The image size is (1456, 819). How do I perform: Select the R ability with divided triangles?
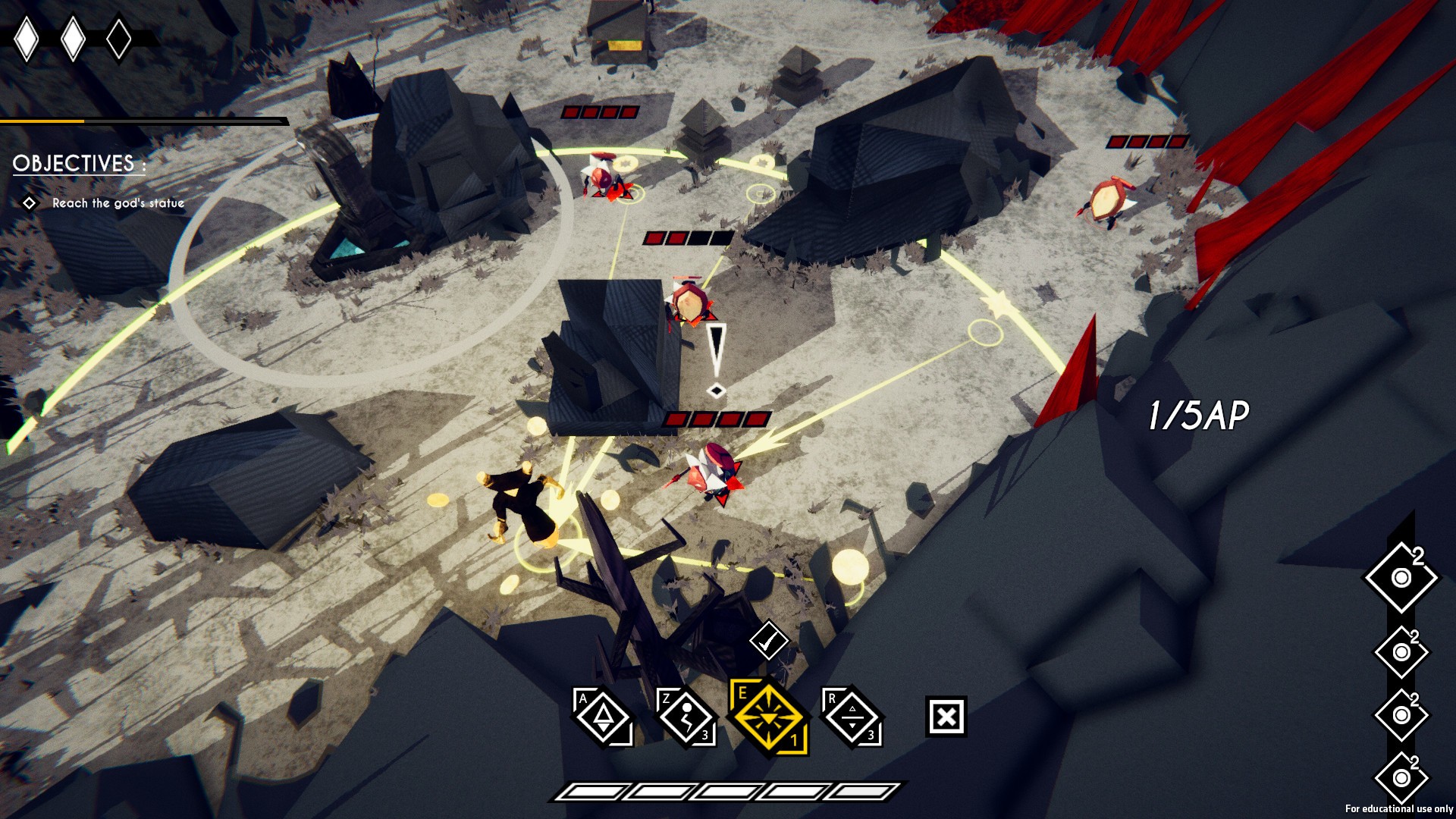point(852,717)
